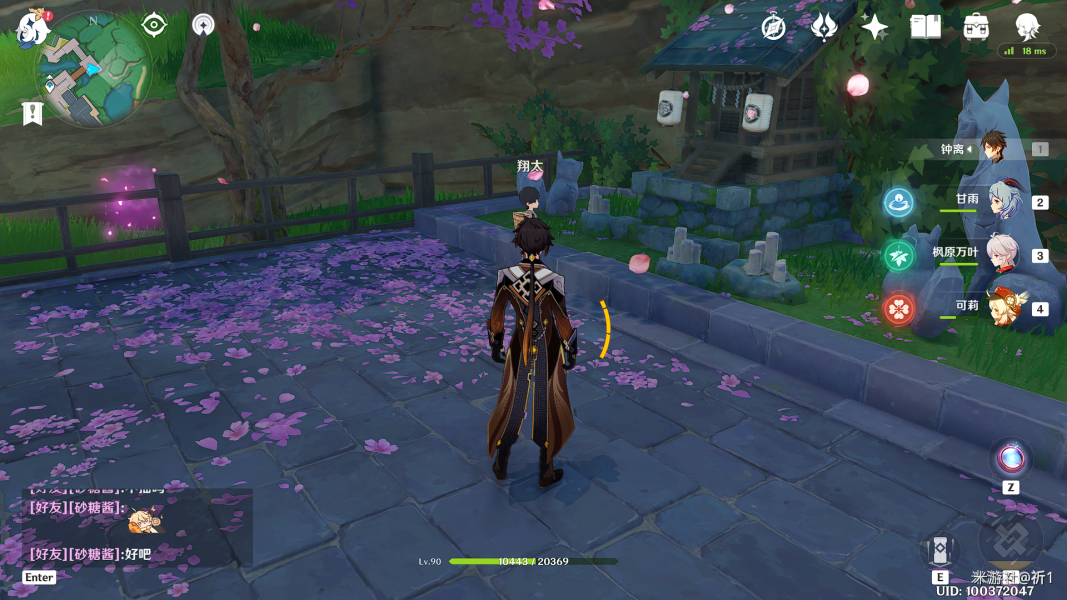Activate the elemental burst icon

1010,541
